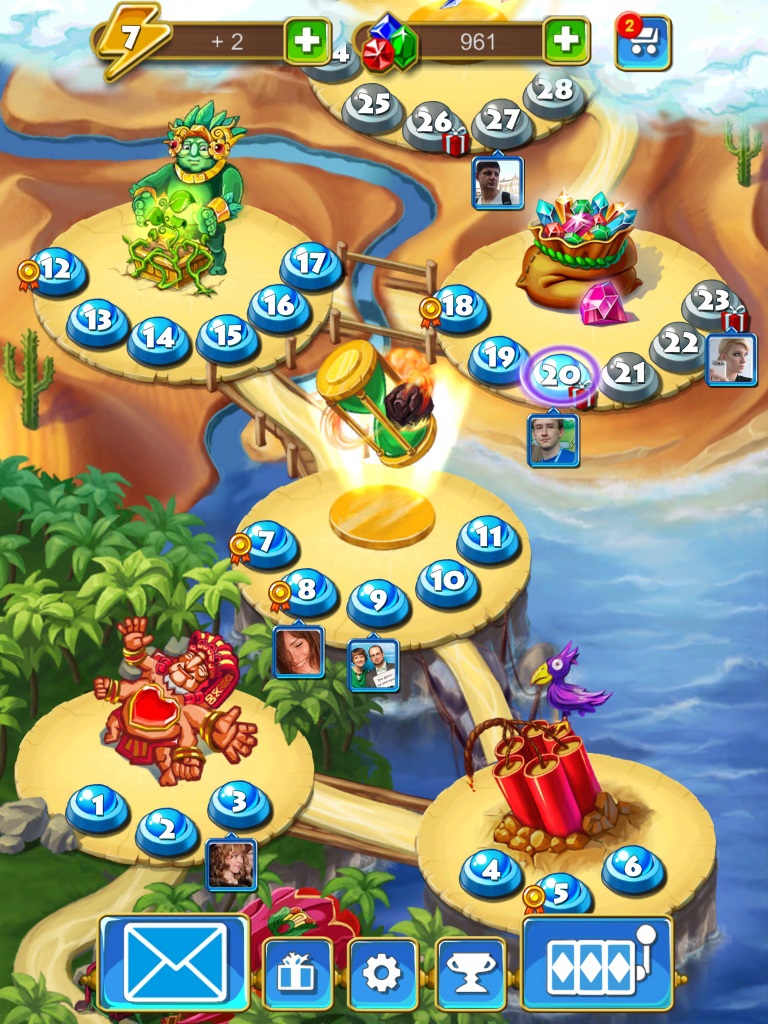This screenshot has width=768, height=1024.
Task: Choose level 6 node
Action: [x=632, y=867]
